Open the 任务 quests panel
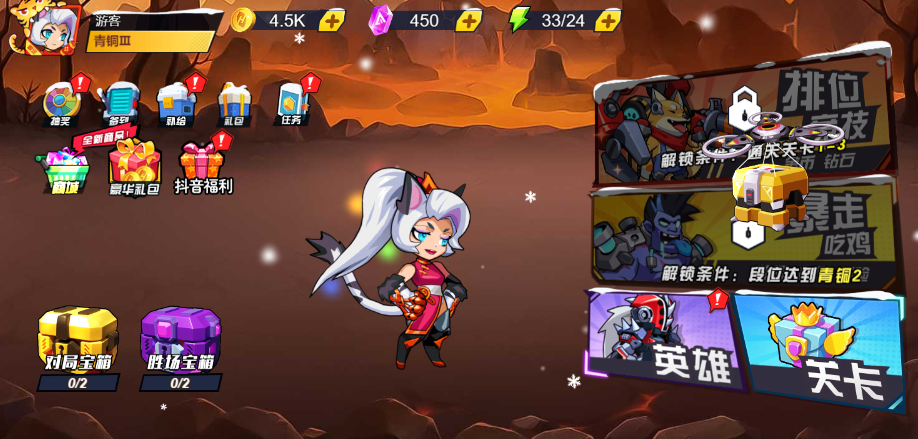Image resolution: width=918 pixels, height=439 pixels. pyautogui.click(x=291, y=104)
